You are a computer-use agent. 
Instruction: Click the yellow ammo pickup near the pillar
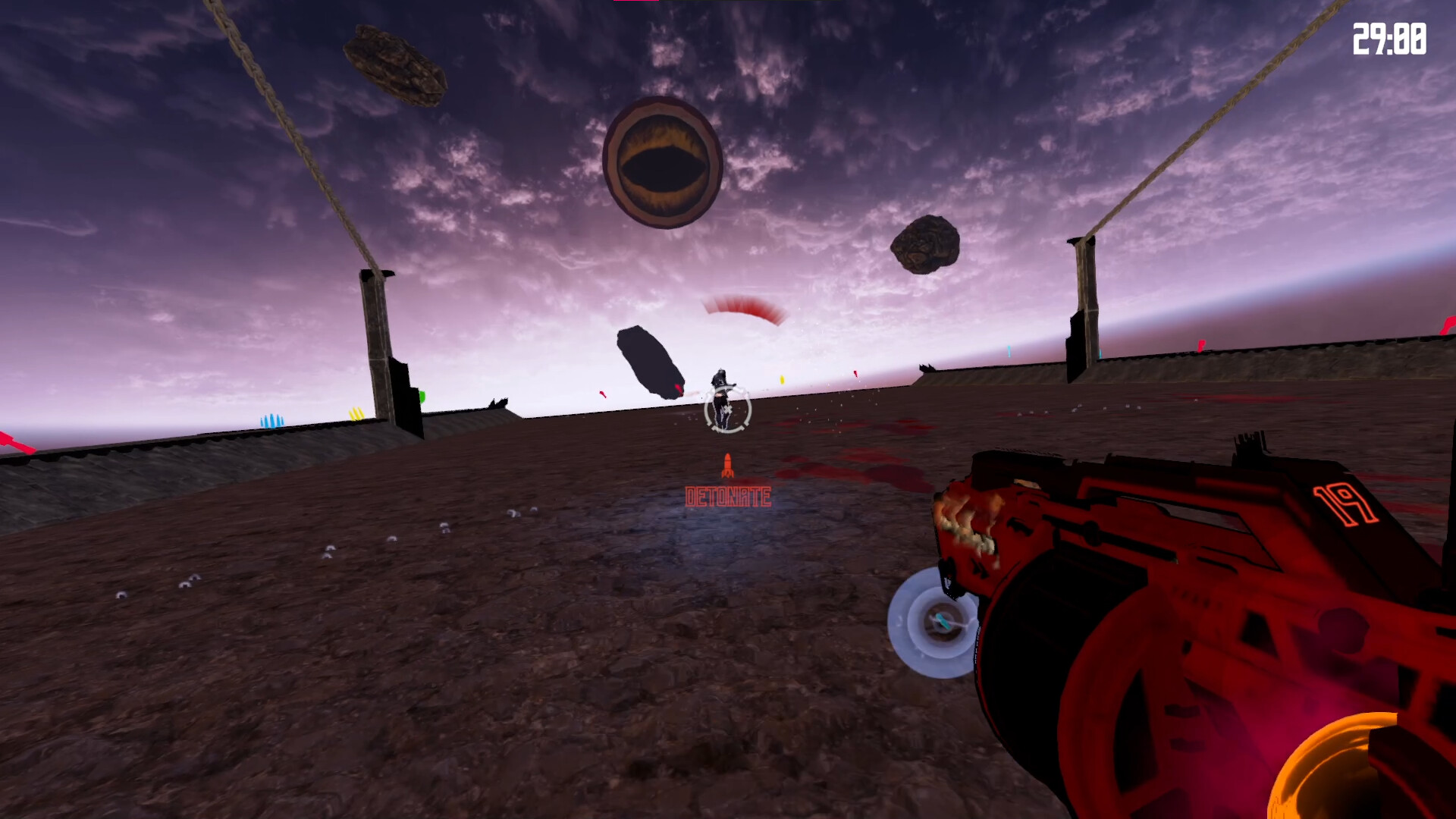point(356,413)
